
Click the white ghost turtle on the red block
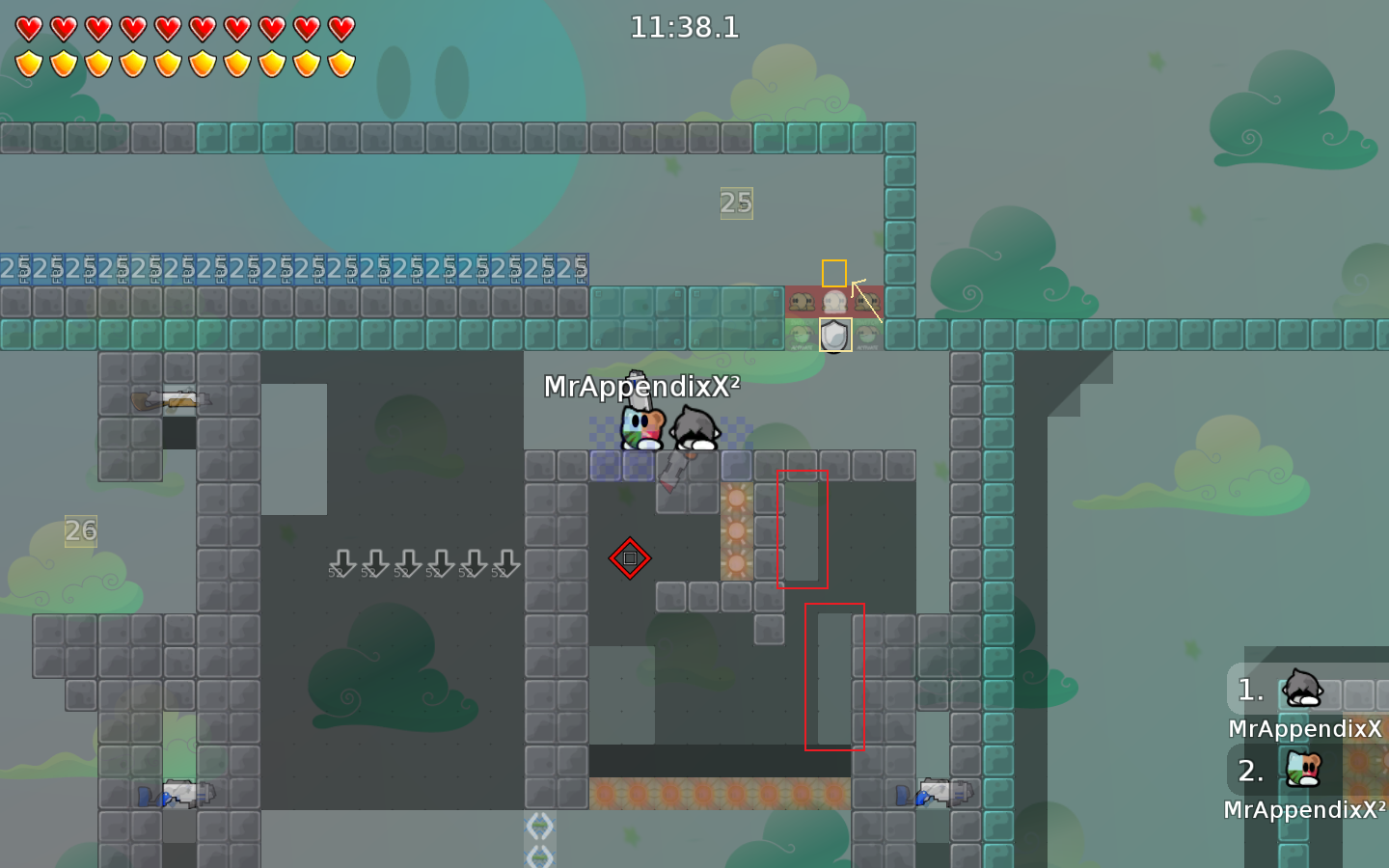click(x=833, y=300)
